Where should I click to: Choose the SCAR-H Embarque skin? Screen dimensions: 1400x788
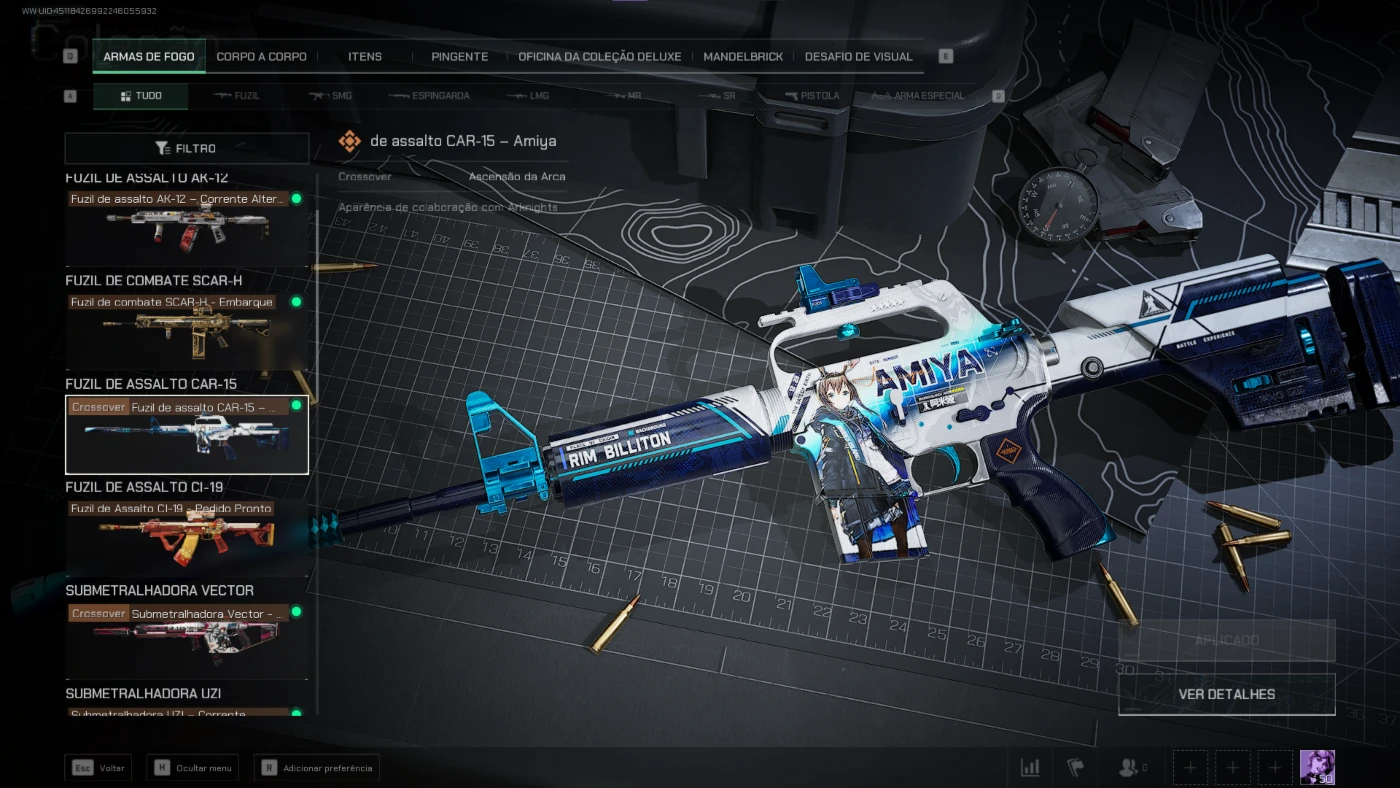[187, 331]
